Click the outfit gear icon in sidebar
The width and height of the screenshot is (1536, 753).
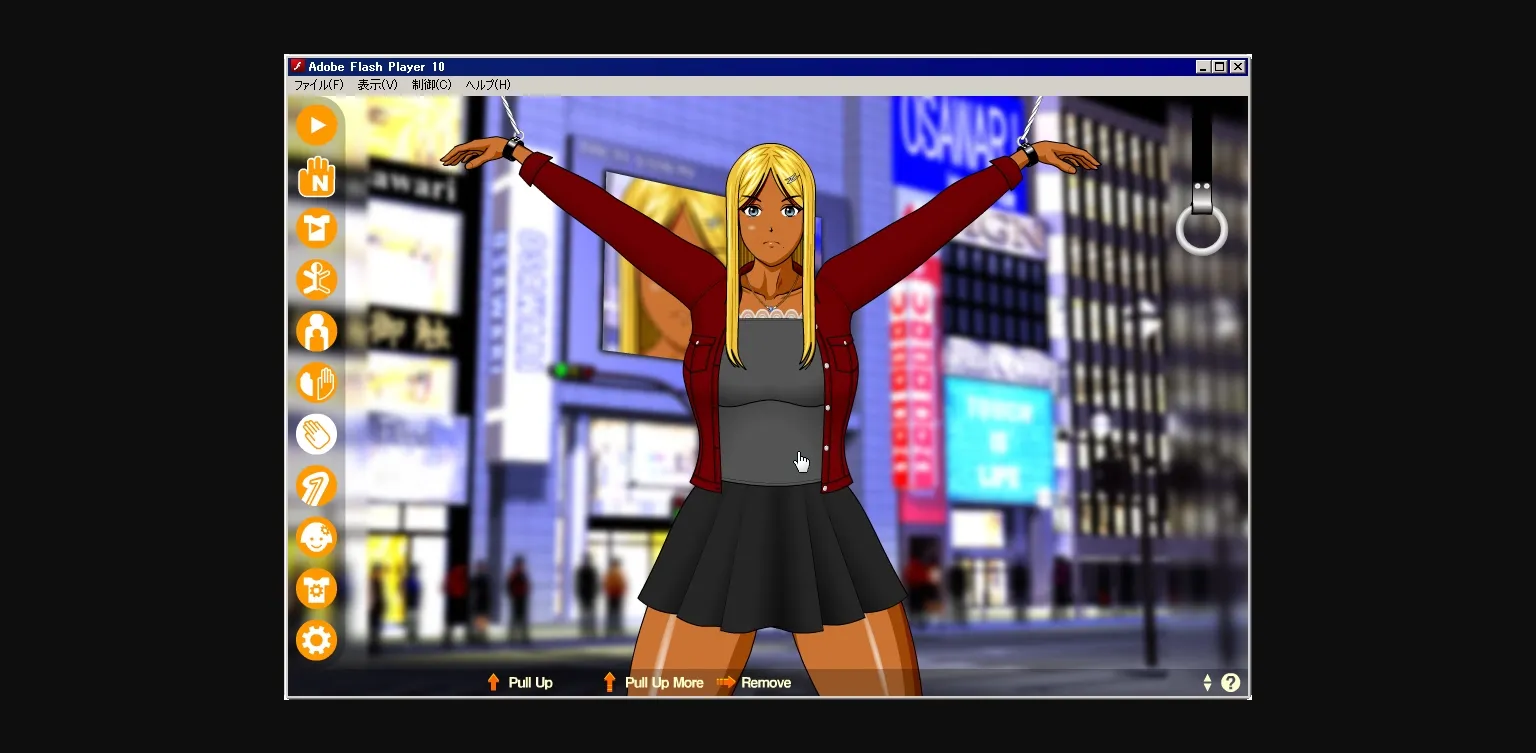point(316,588)
